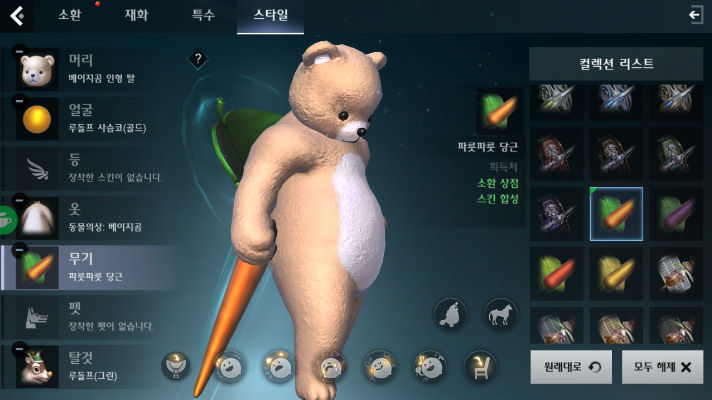Viewport: 712px width, 400px height.
Task: Open the 재화 tab
Action: point(136,15)
